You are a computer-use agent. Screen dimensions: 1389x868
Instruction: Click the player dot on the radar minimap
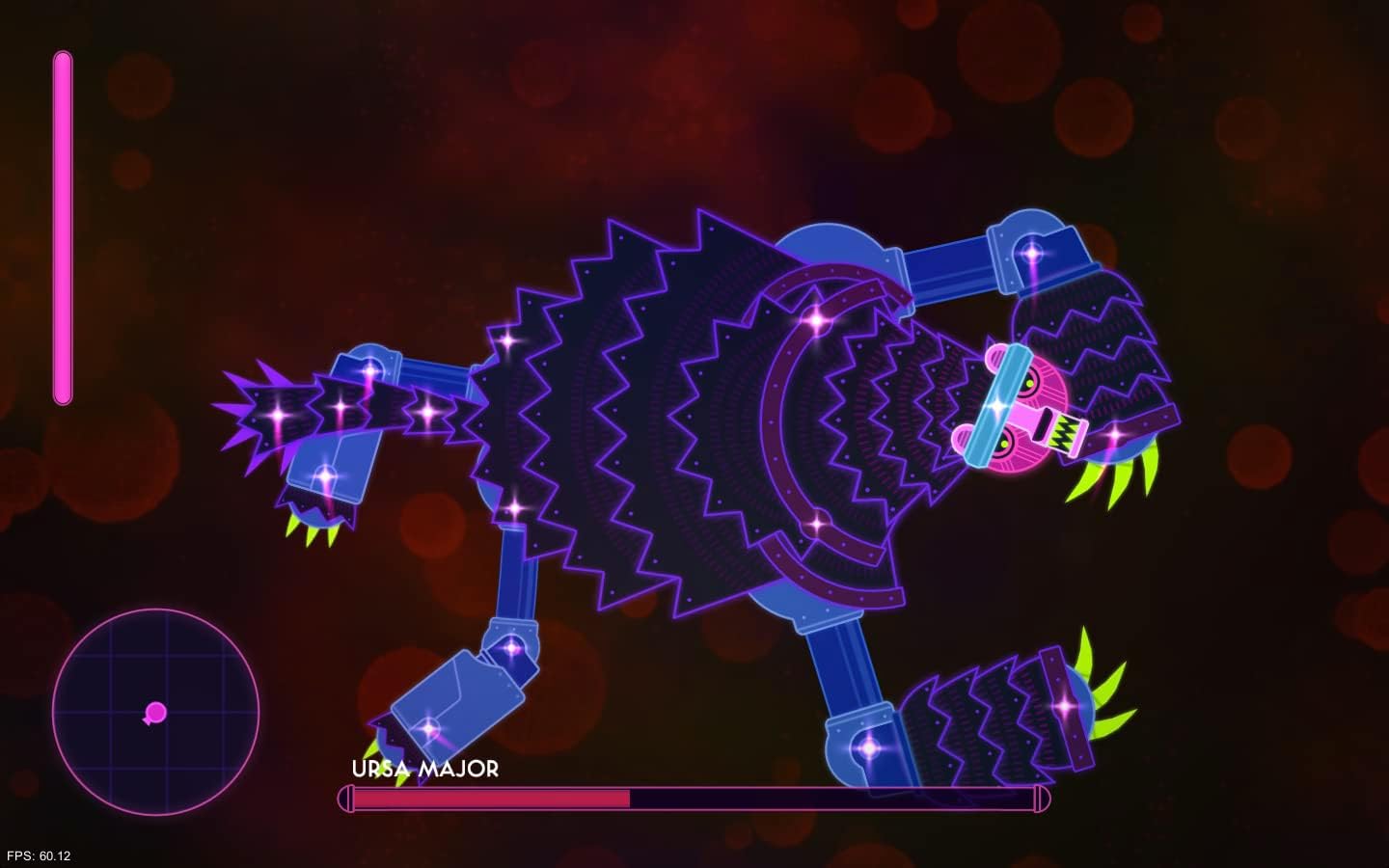coord(154,714)
